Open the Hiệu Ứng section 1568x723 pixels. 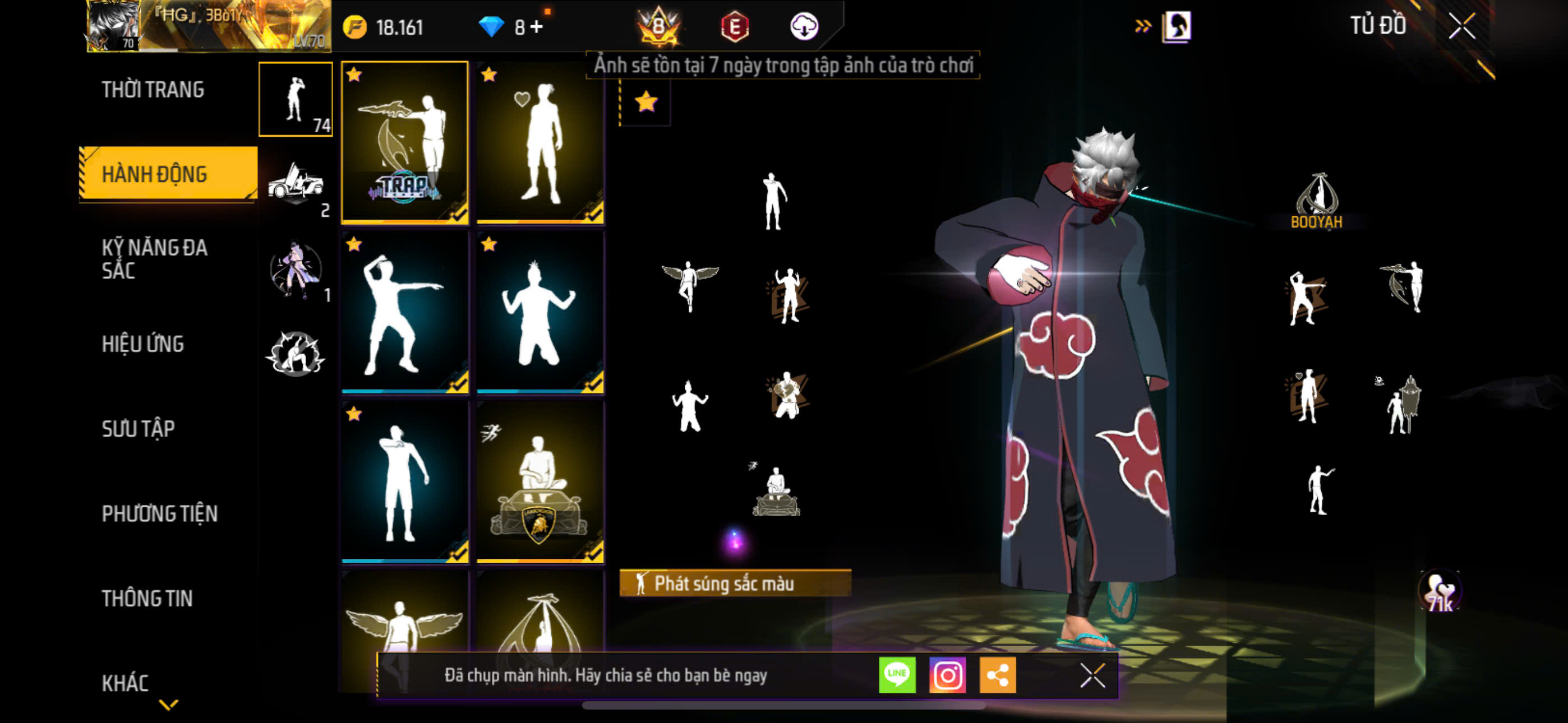click(x=142, y=344)
